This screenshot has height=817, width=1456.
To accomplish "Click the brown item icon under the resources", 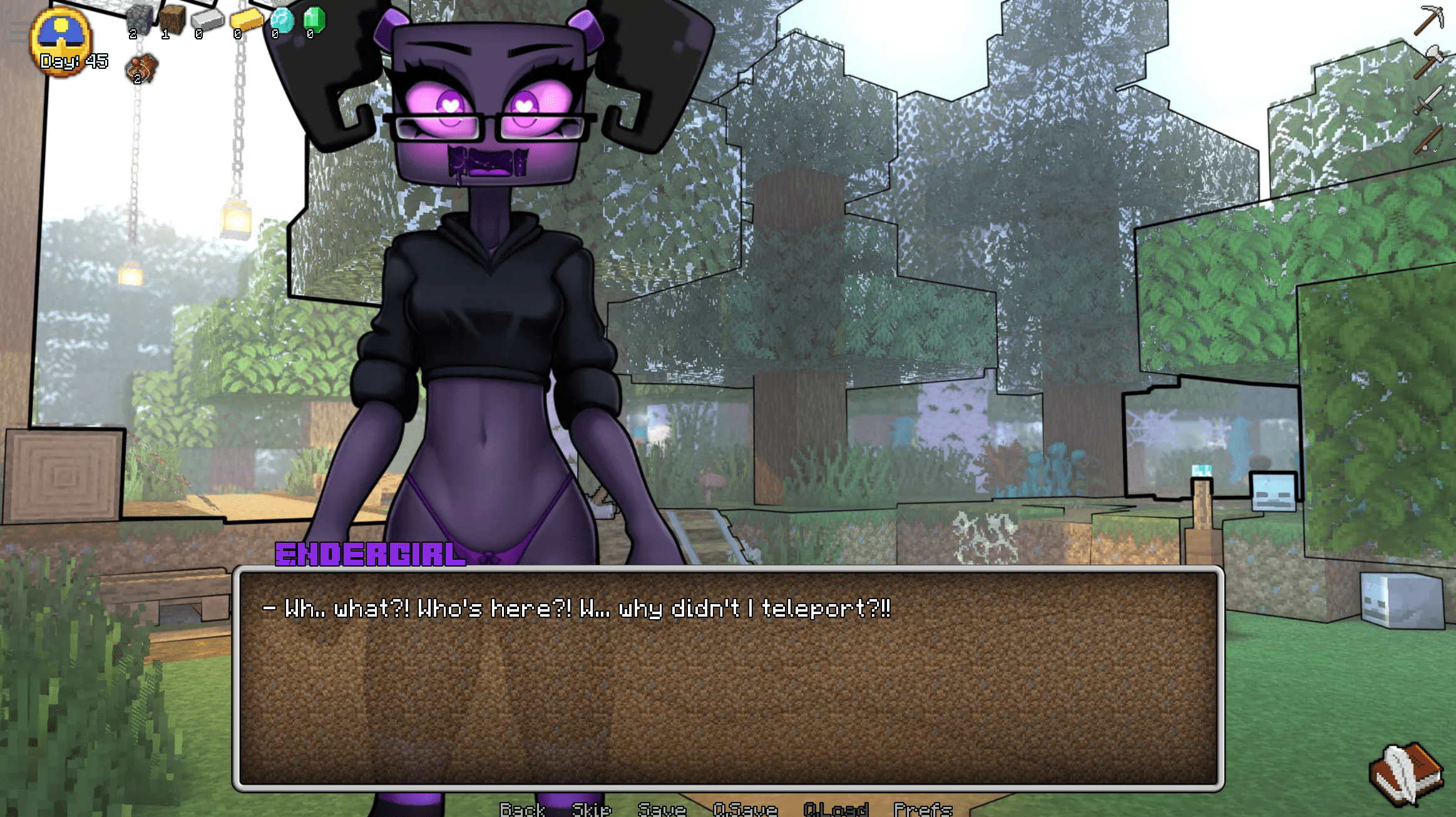I will pyautogui.click(x=141, y=69).
